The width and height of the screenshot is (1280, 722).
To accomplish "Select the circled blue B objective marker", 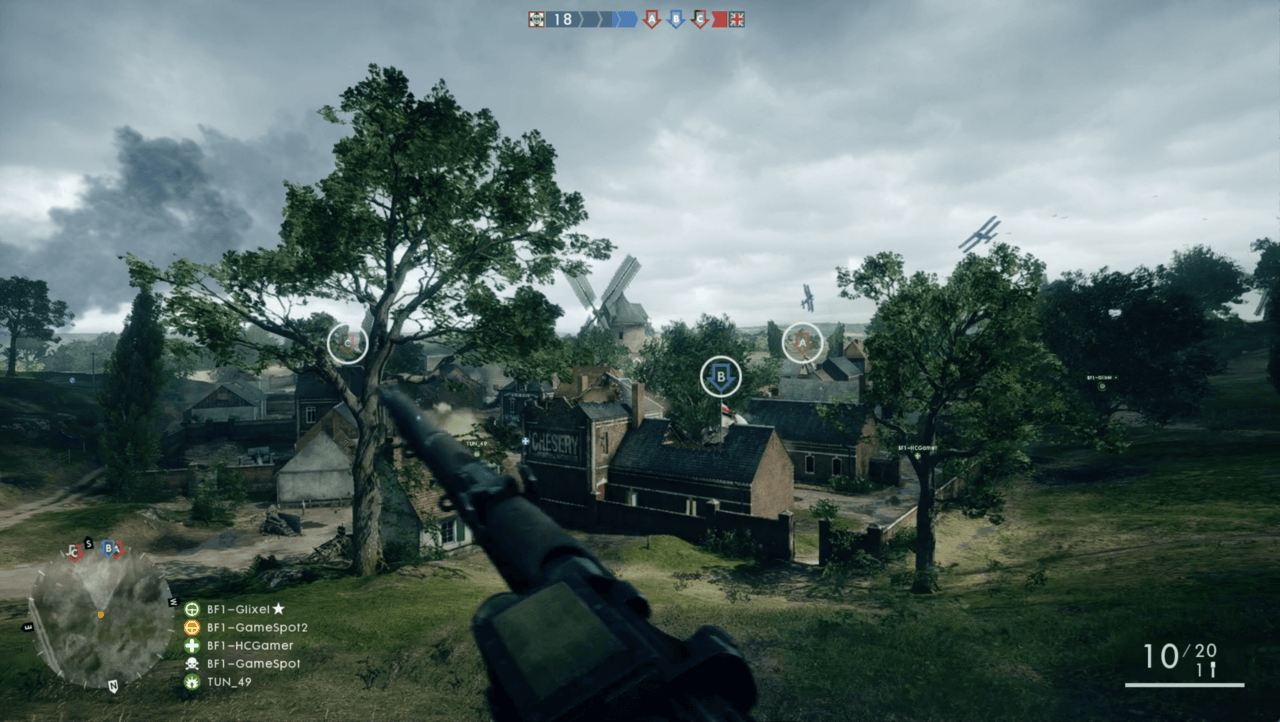I will pyautogui.click(x=721, y=377).
